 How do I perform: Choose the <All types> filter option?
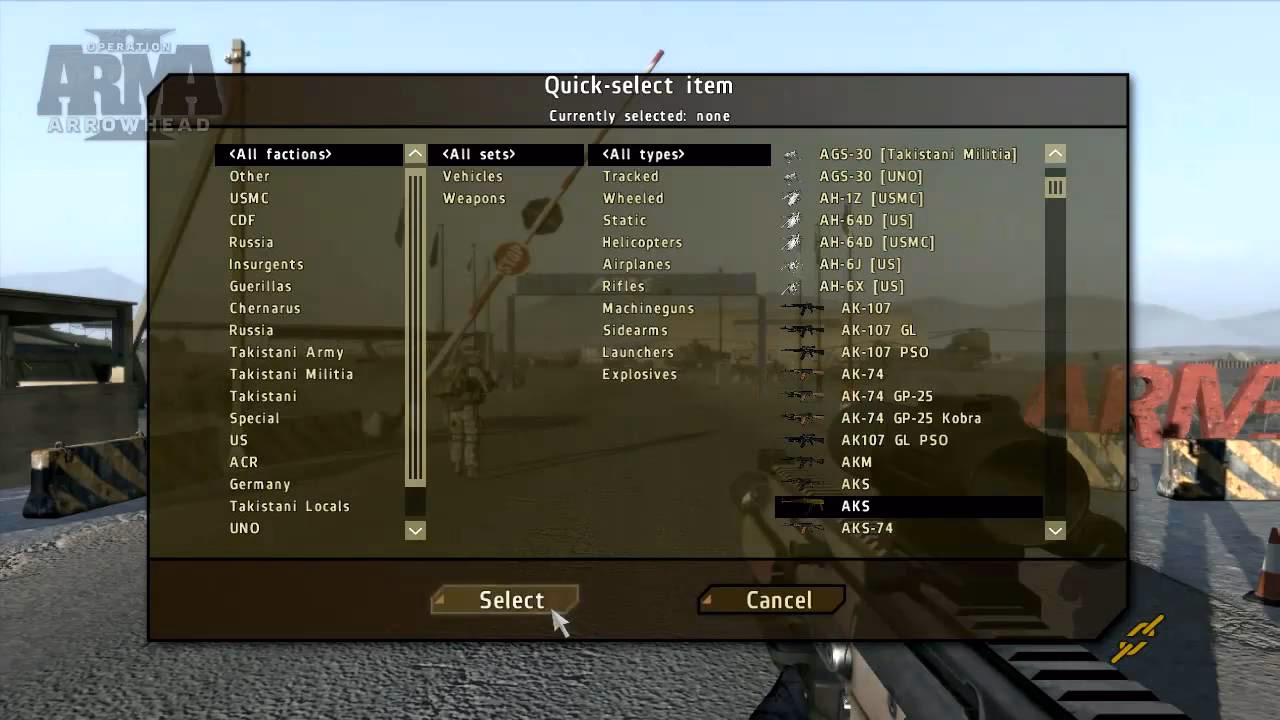pyautogui.click(x=643, y=154)
